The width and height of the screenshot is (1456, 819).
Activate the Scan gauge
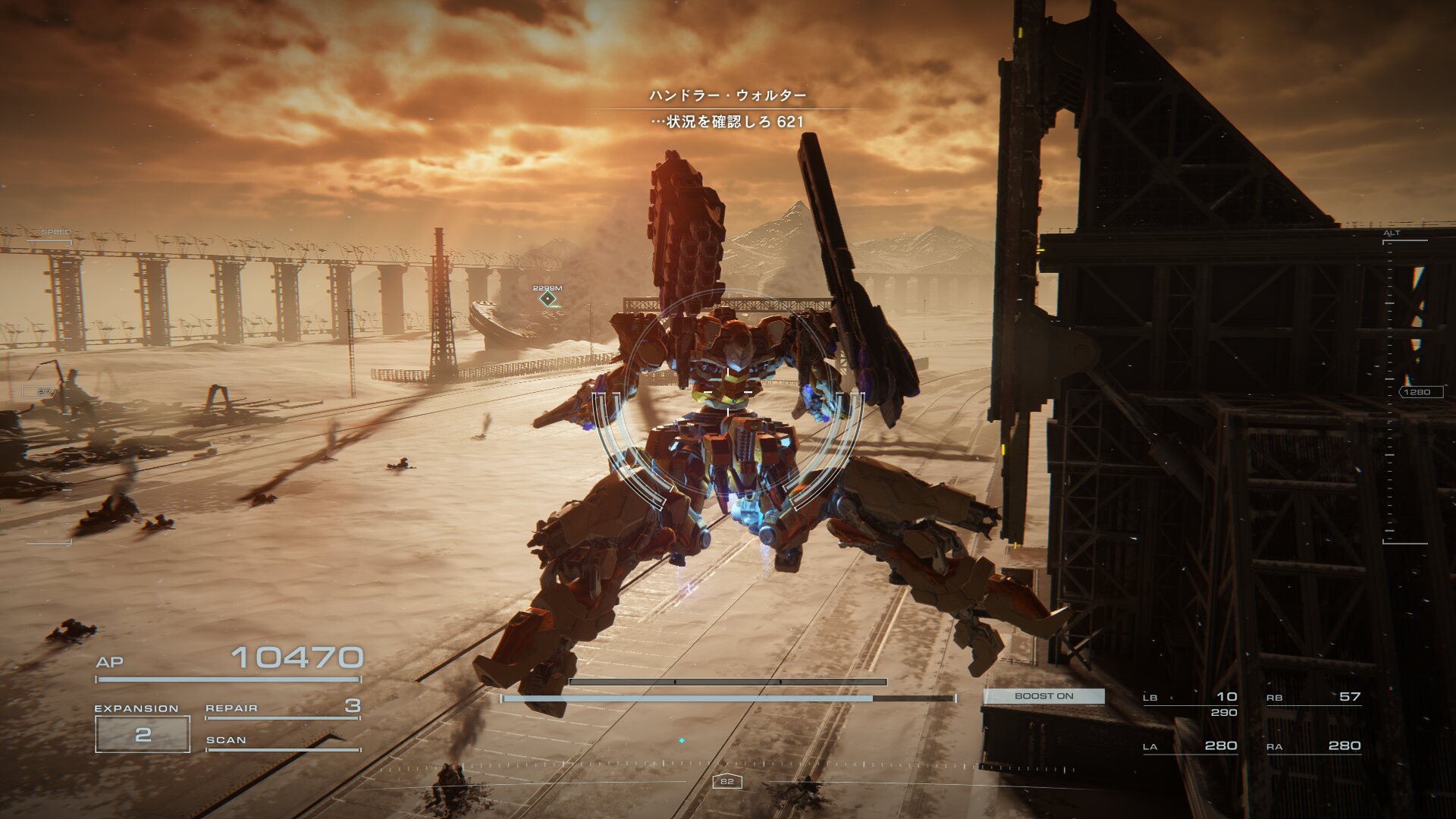(x=282, y=742)
